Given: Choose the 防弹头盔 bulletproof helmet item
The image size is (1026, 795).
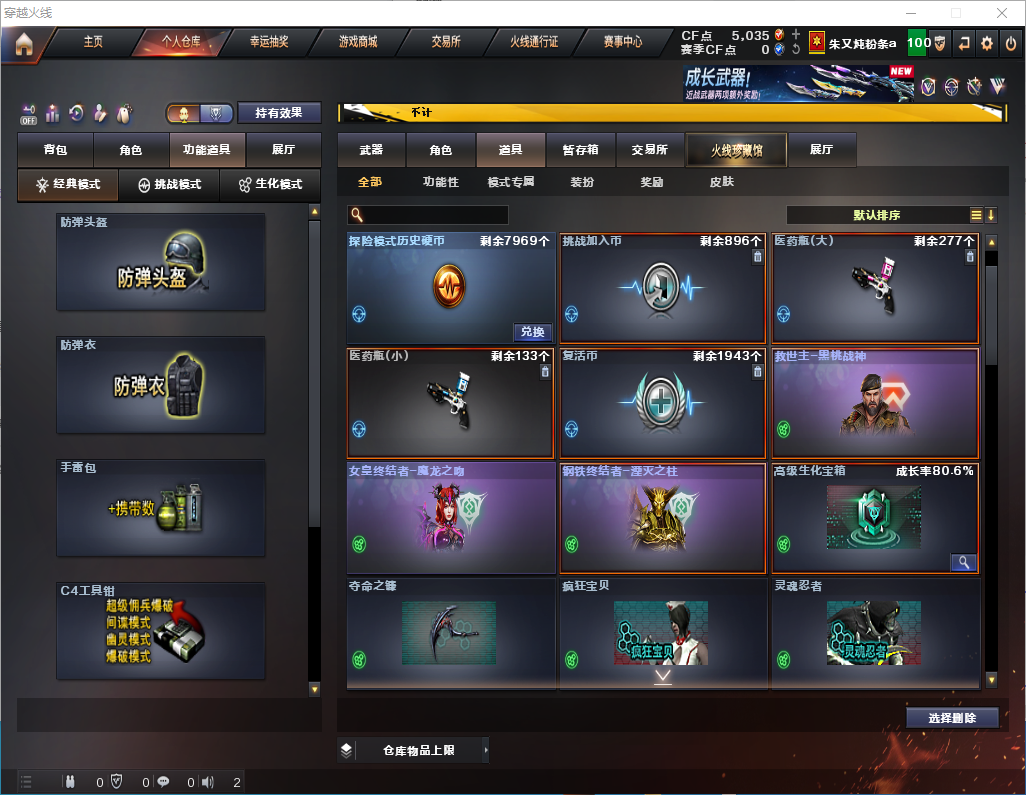Looking at the screenshot, I should (161, 262).
